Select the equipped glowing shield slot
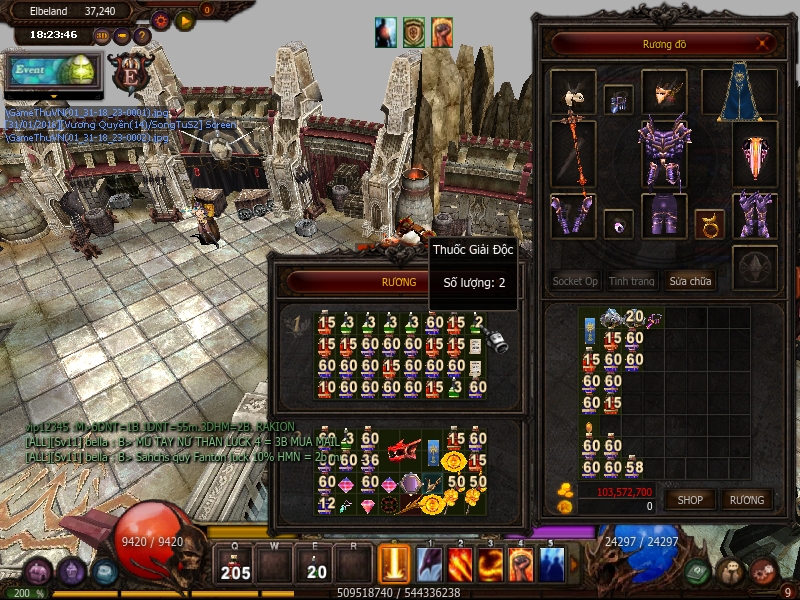This screenshot has width=800, height=600. 755,154
